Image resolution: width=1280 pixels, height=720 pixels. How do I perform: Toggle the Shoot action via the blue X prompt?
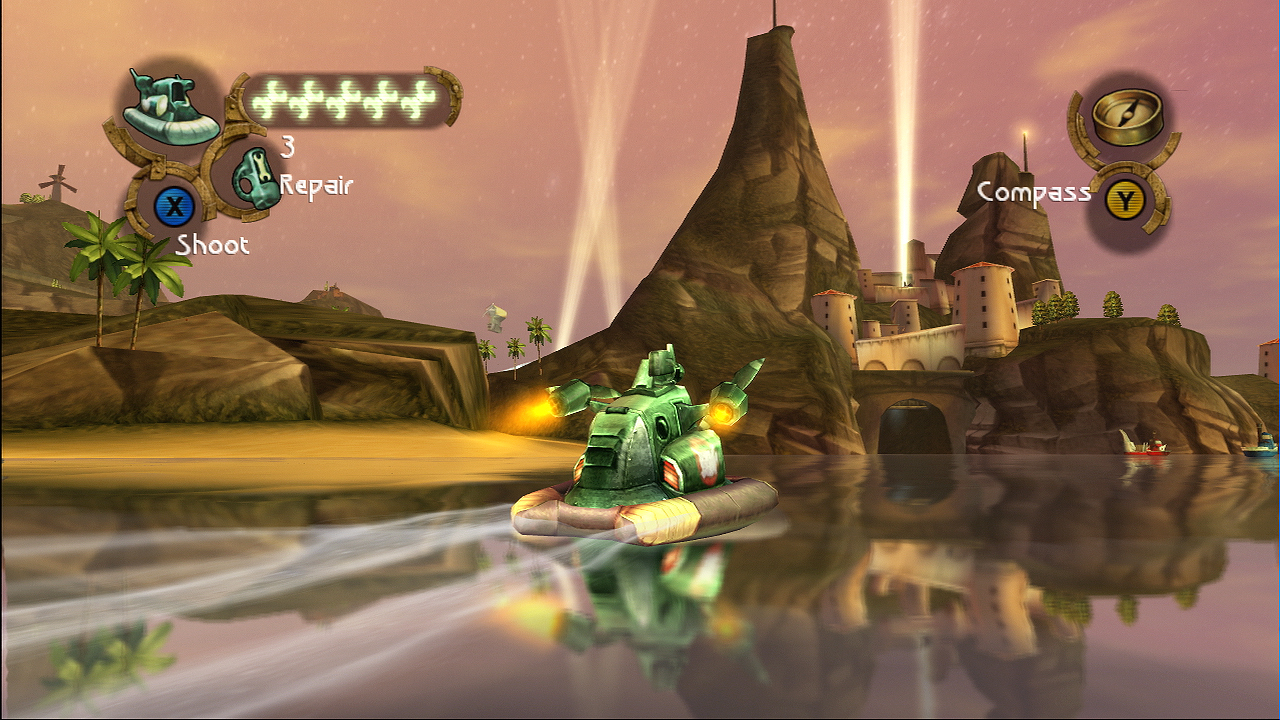[176, 205]
